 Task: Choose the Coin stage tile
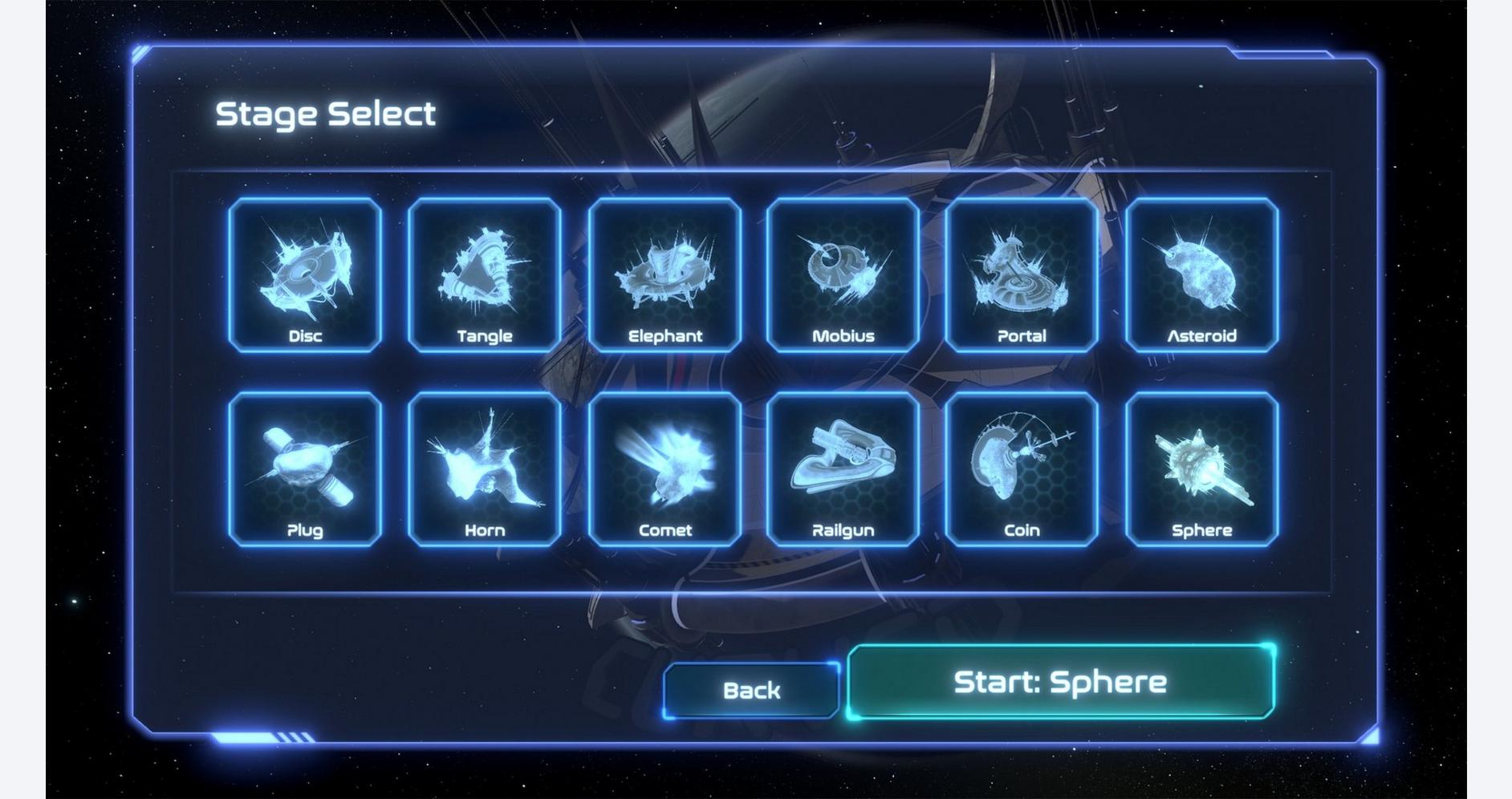1022,469
